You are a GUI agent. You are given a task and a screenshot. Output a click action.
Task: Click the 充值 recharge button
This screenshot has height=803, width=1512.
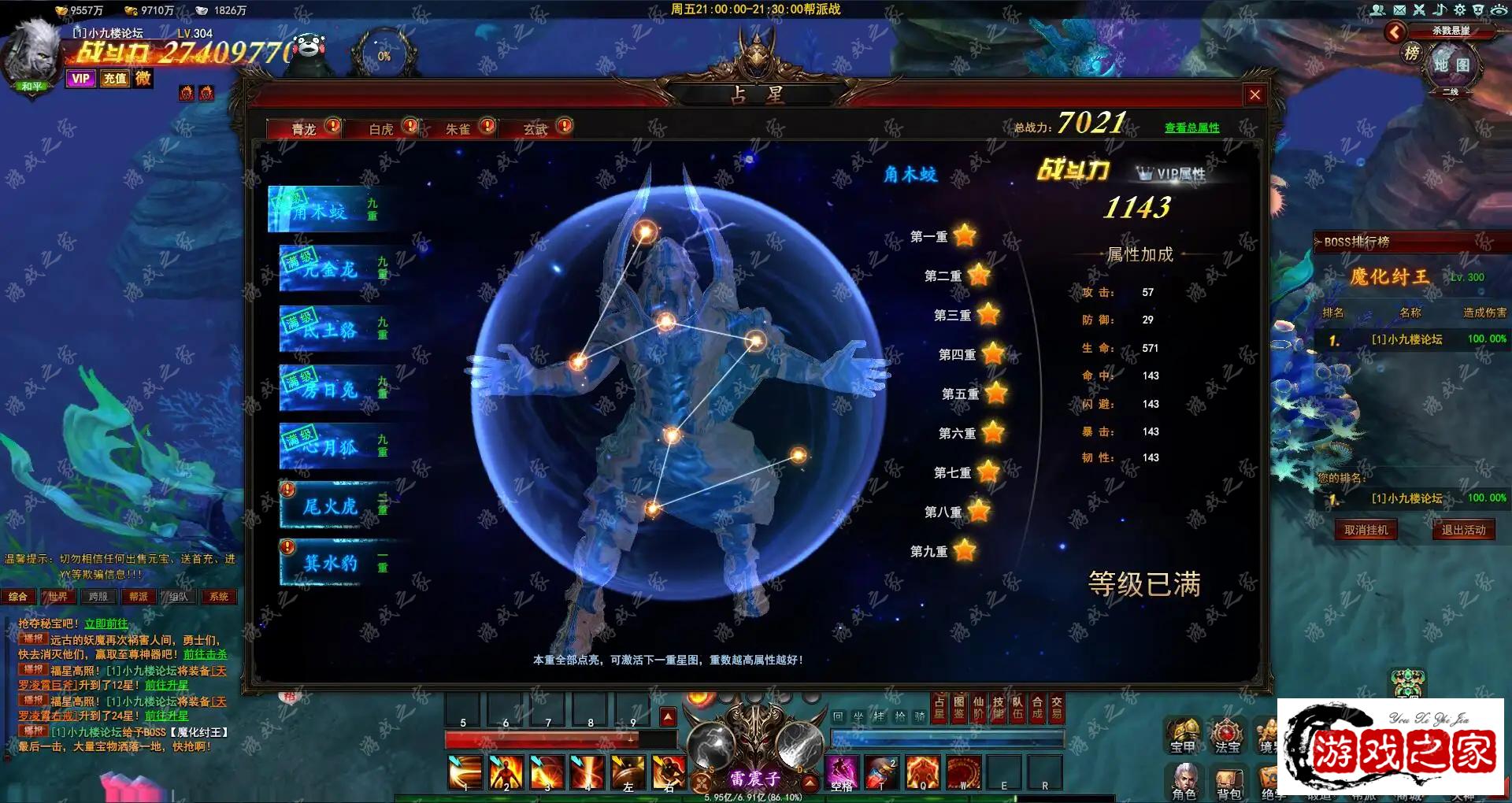click(115, 78)
